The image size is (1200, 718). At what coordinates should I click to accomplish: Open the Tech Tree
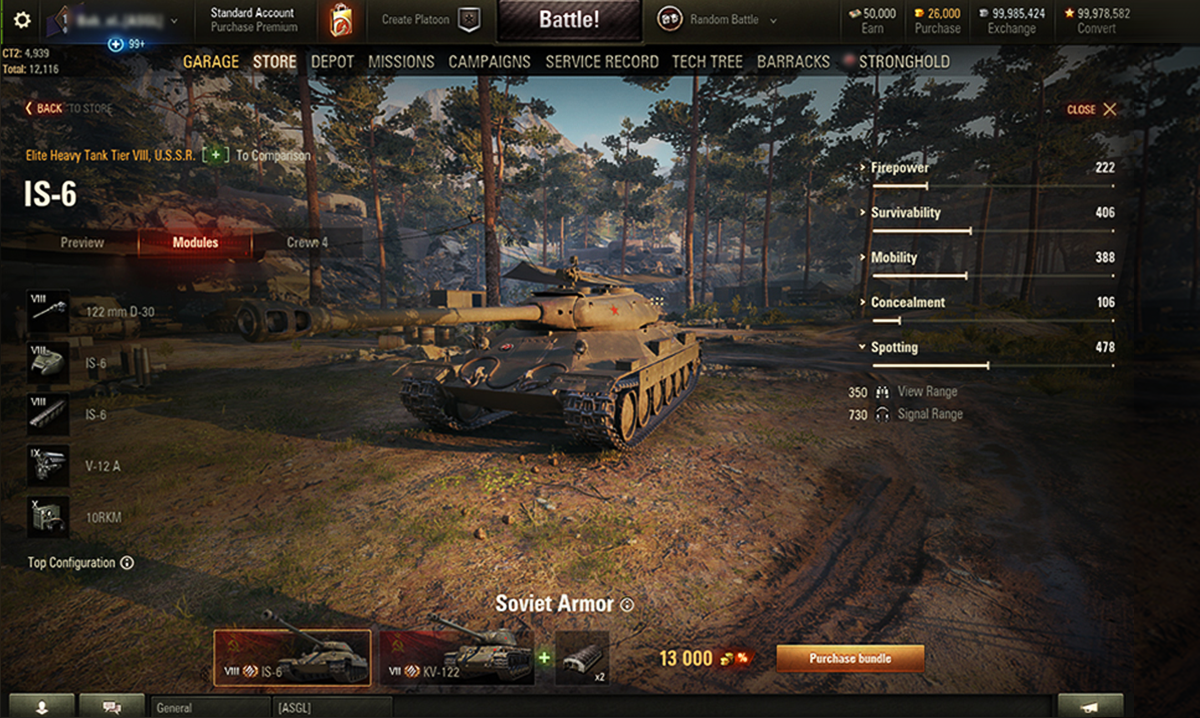[707, 62]
